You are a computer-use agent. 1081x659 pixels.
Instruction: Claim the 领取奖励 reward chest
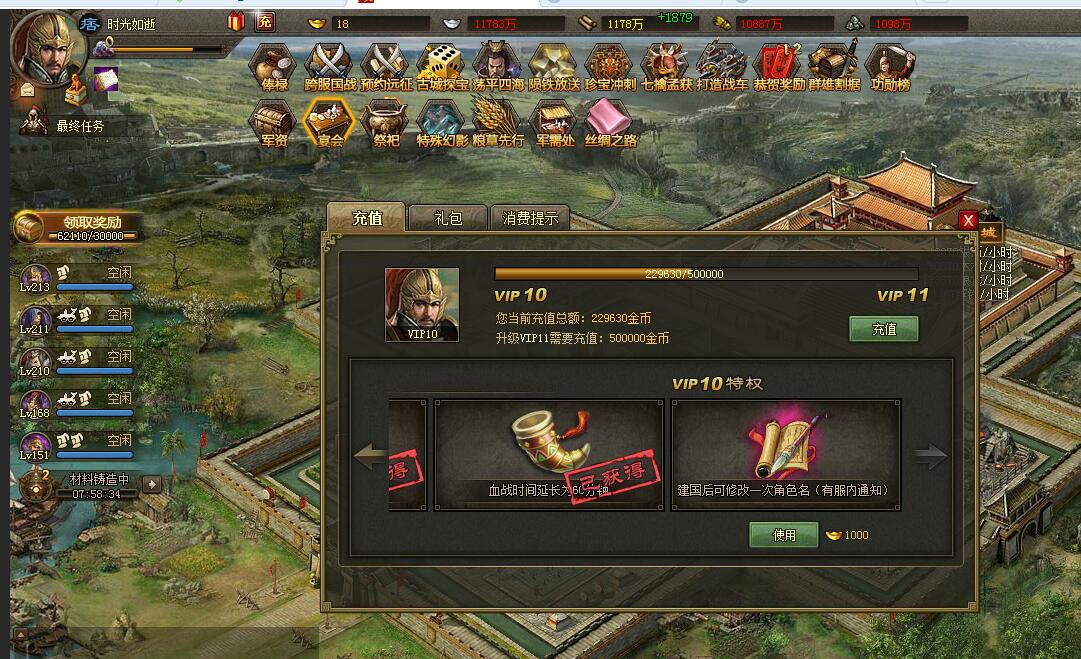click(x=76, y=226)
